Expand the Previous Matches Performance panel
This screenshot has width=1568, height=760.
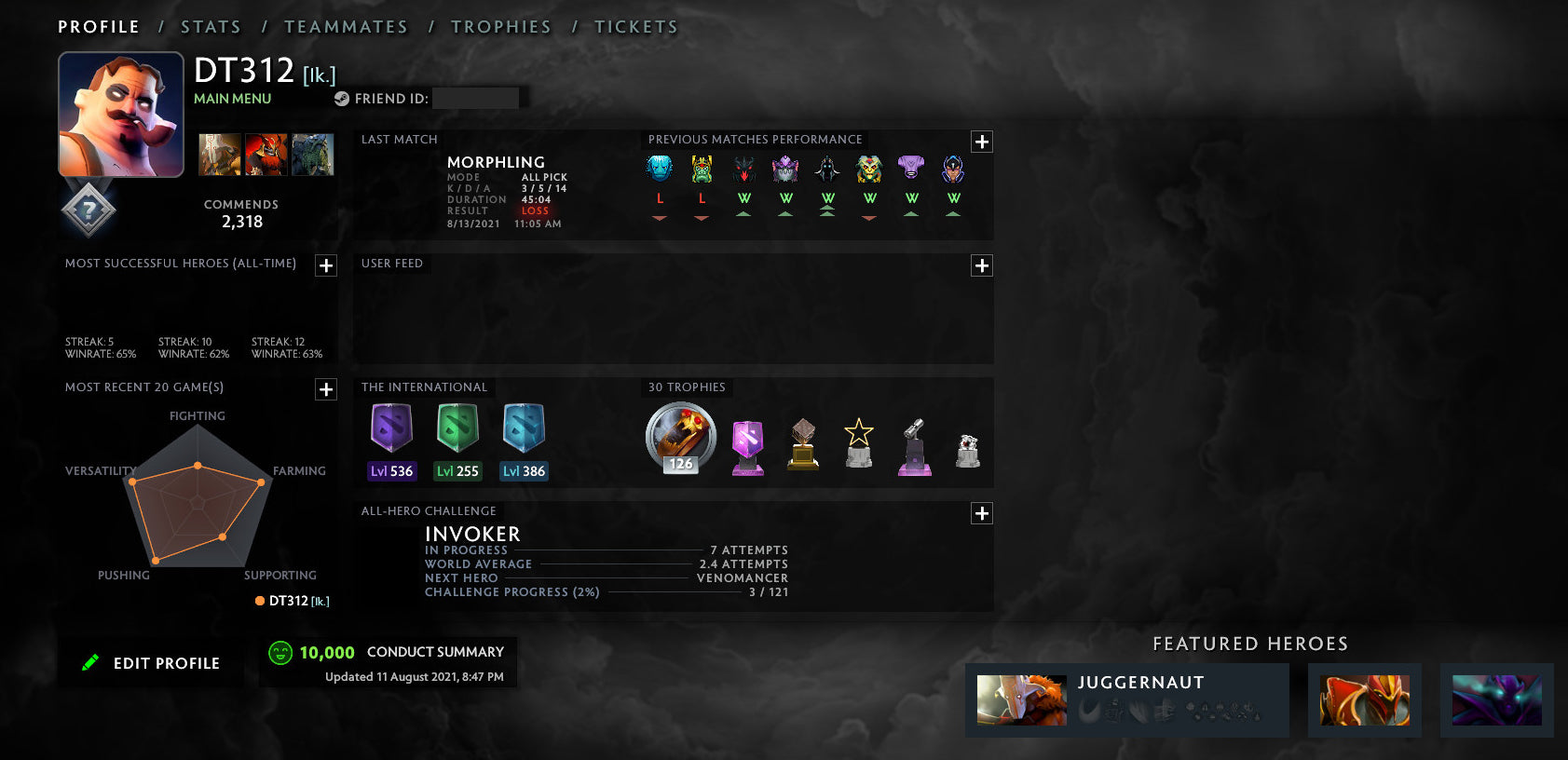[981, 141]
